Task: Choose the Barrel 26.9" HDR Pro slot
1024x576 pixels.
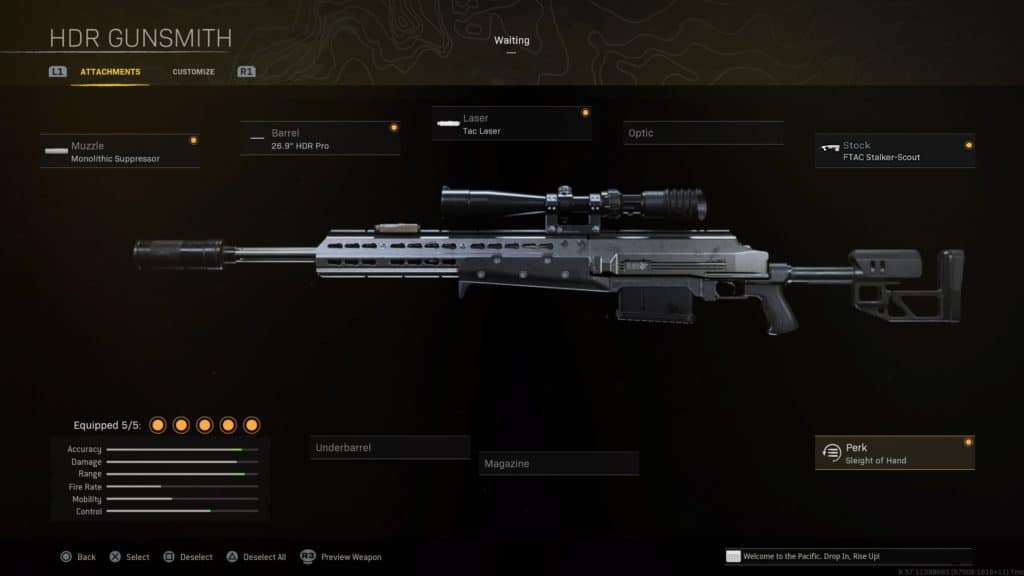Action: point(320,139)
